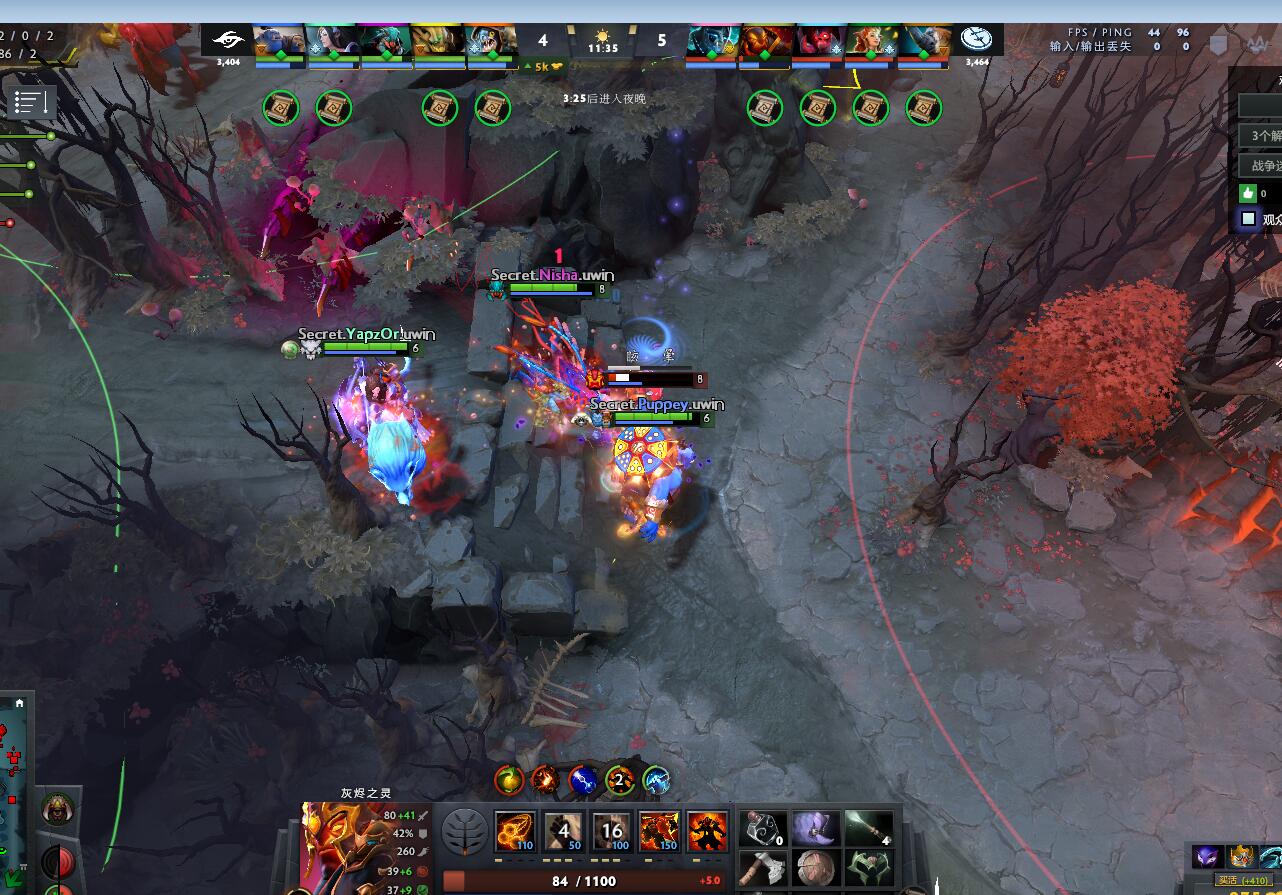
Task: Activate Ember Spirit's Fire Remnant ultimate
Action: (660, 831)
